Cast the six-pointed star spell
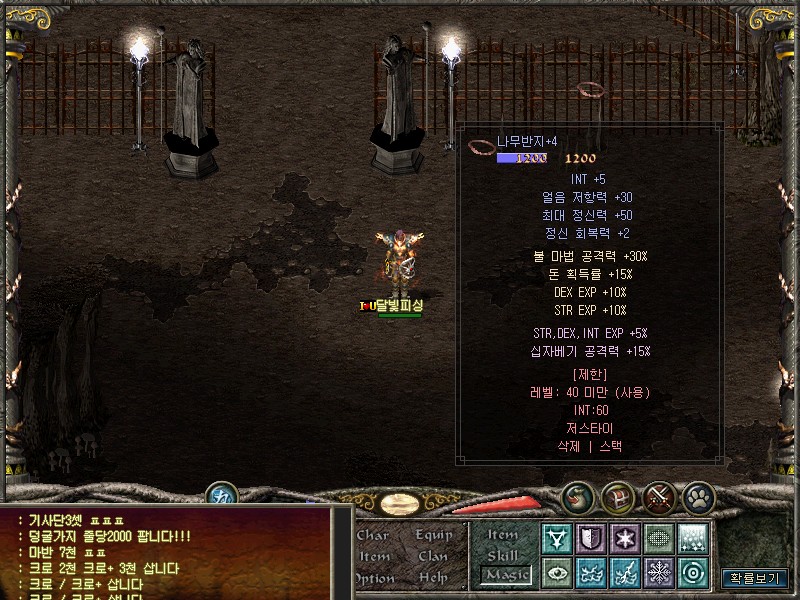The image size is (800, 600). pos(625,538)
